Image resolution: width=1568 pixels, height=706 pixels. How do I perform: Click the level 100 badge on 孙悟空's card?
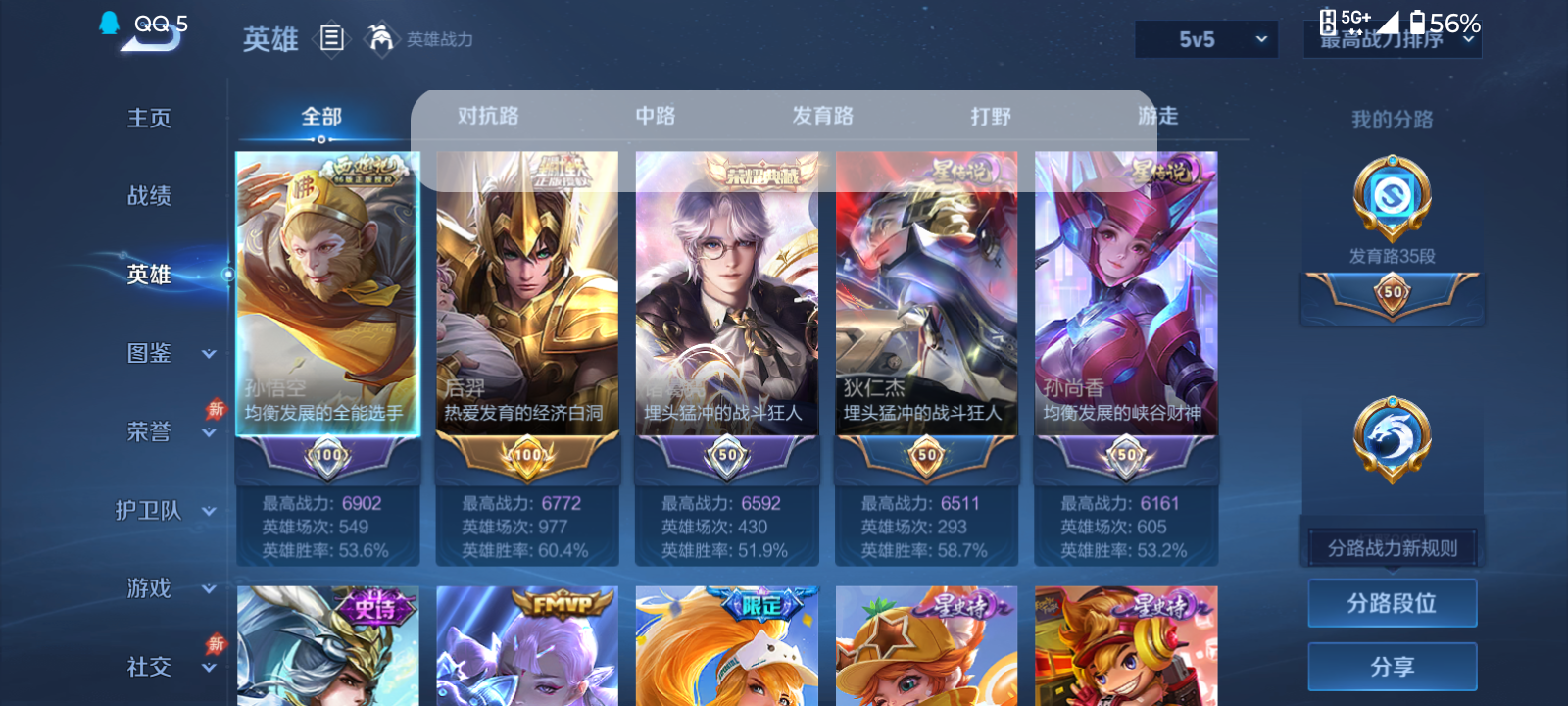(326, 454)
